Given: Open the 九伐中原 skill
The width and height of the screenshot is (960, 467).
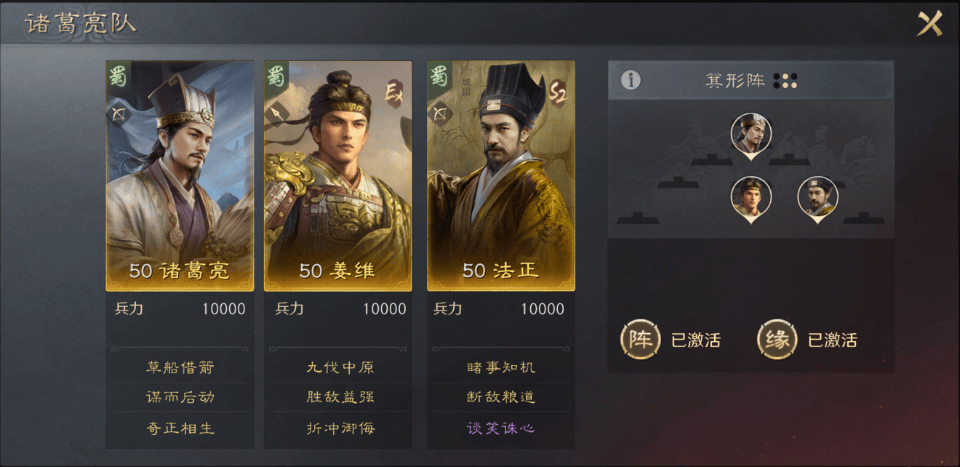Looking at the screenshot, I should [340, 367].
